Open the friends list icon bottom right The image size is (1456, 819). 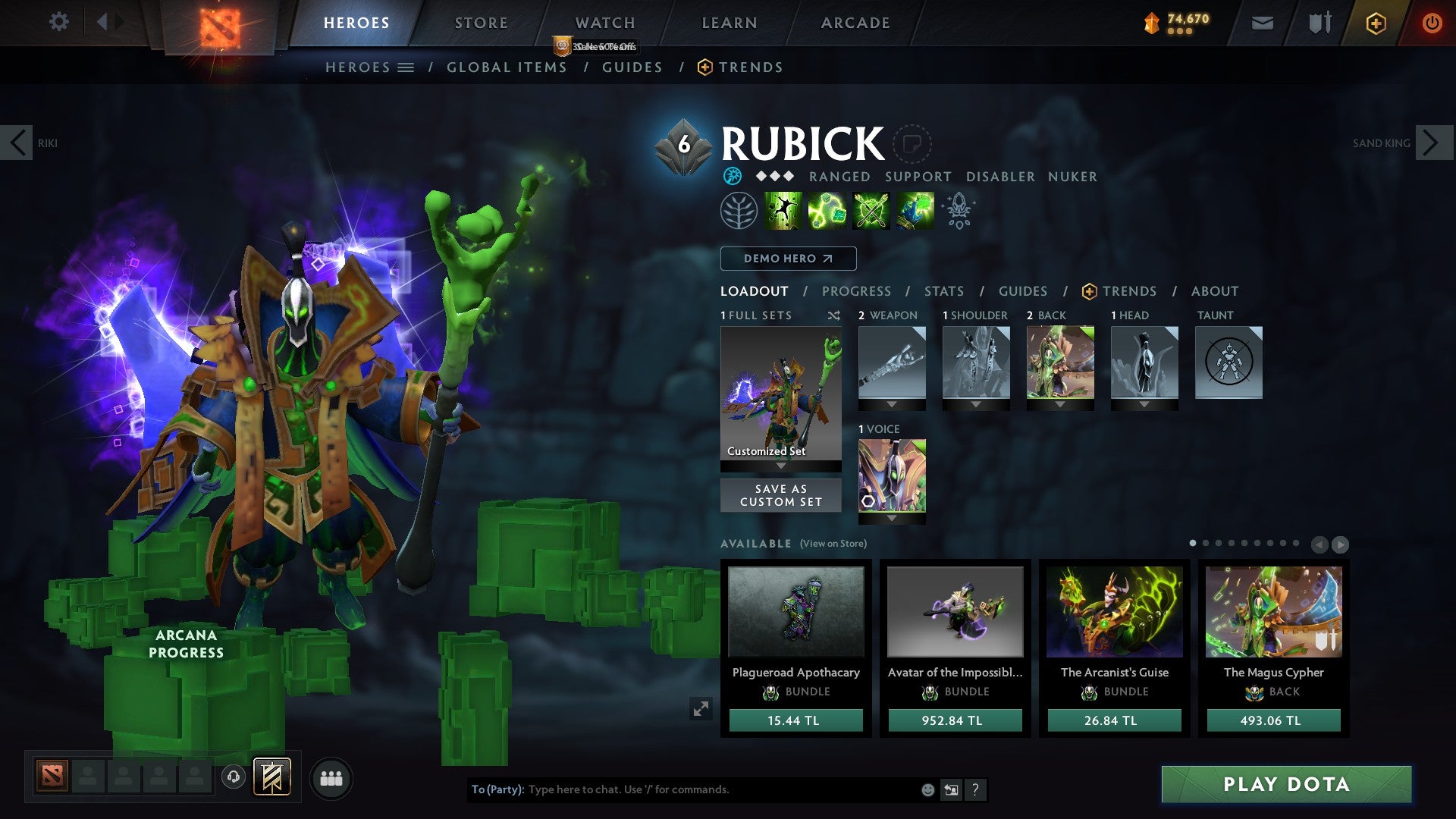click(331, 777)
